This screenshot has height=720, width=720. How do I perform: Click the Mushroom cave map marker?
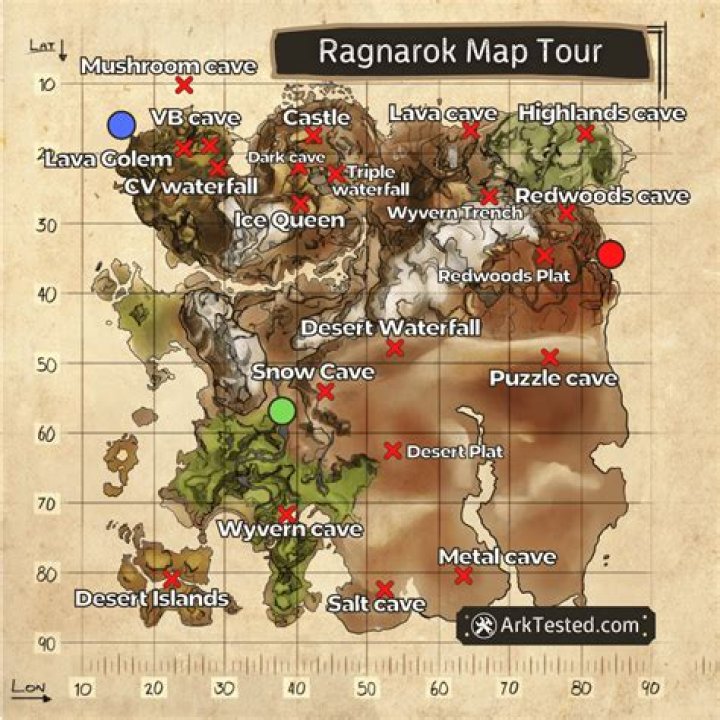(184, 85)
